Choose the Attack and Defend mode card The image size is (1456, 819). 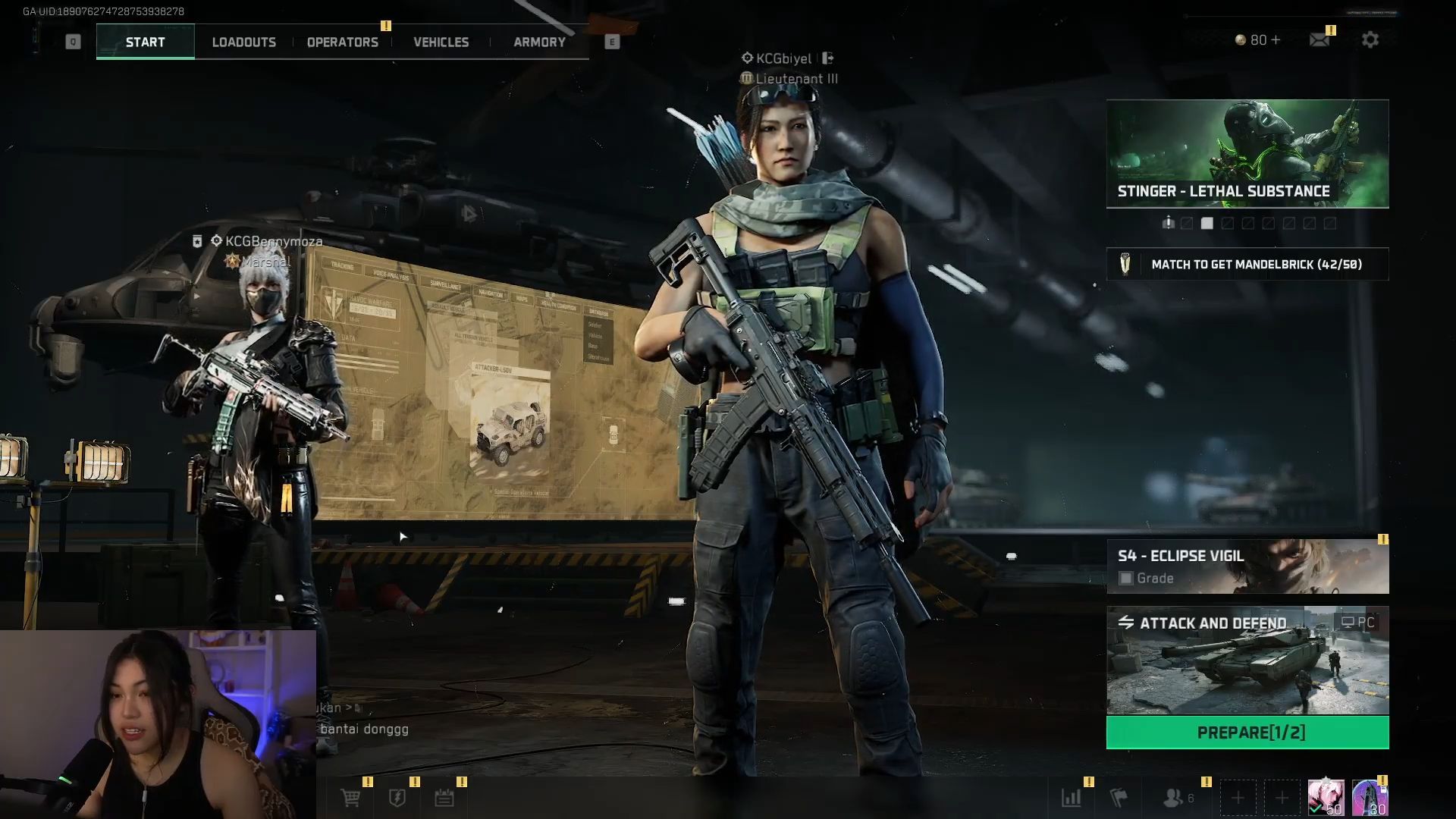click(1247, 661)
